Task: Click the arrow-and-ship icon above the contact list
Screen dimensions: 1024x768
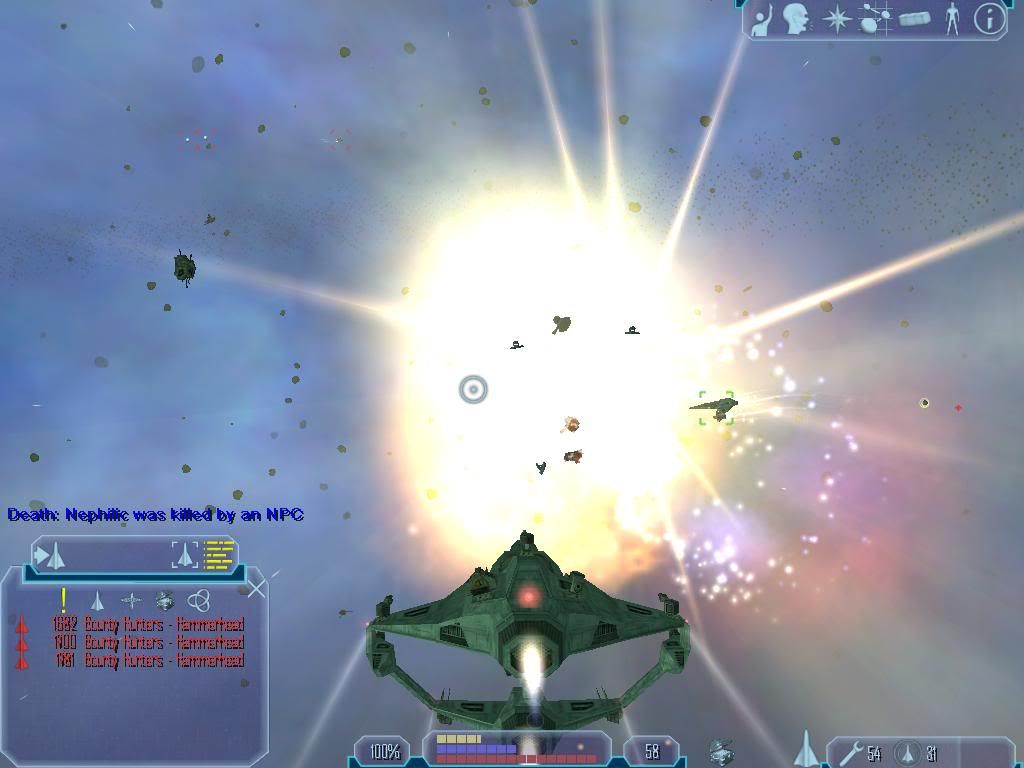Action: tap(50, 554)
